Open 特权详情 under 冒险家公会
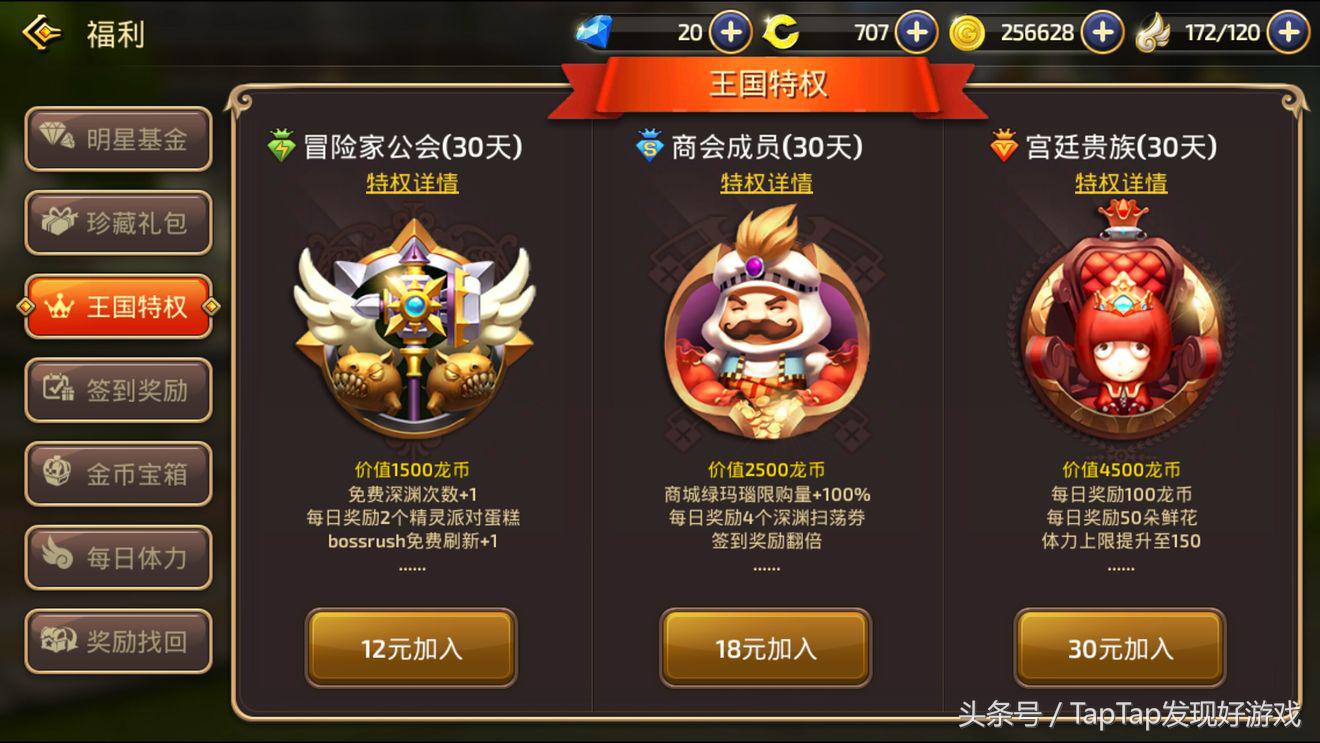Image resolution: width=1320 pixels, height=743 pixels. (411, 184)
